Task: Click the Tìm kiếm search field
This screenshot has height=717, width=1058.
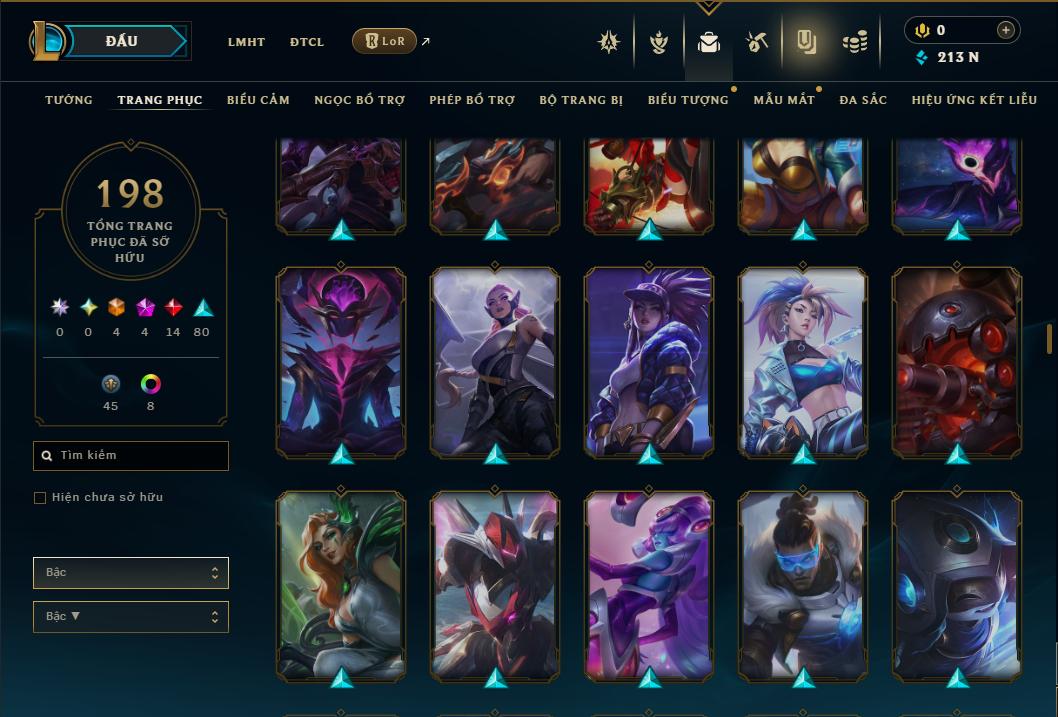Action: [131, 455]
